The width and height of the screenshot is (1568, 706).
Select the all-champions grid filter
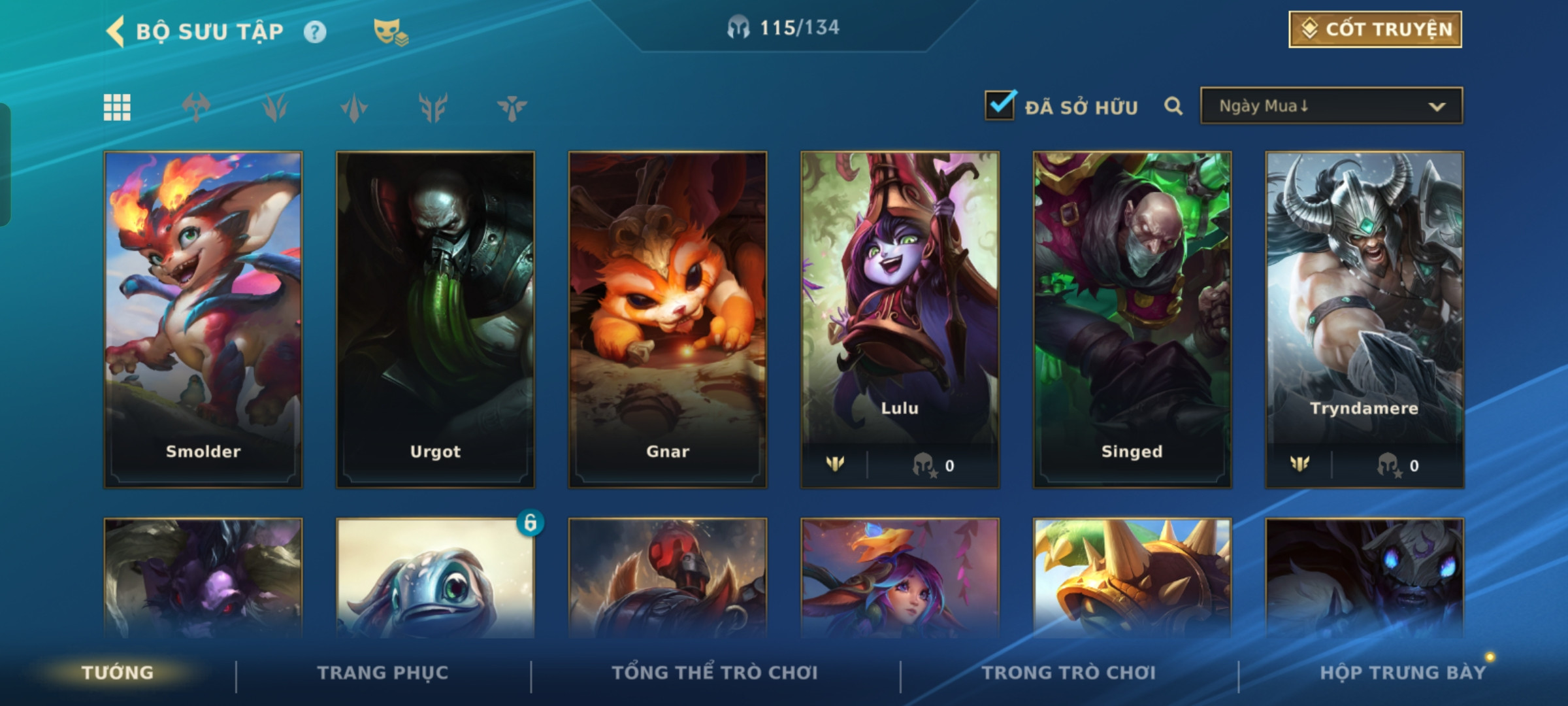(117, 107)
